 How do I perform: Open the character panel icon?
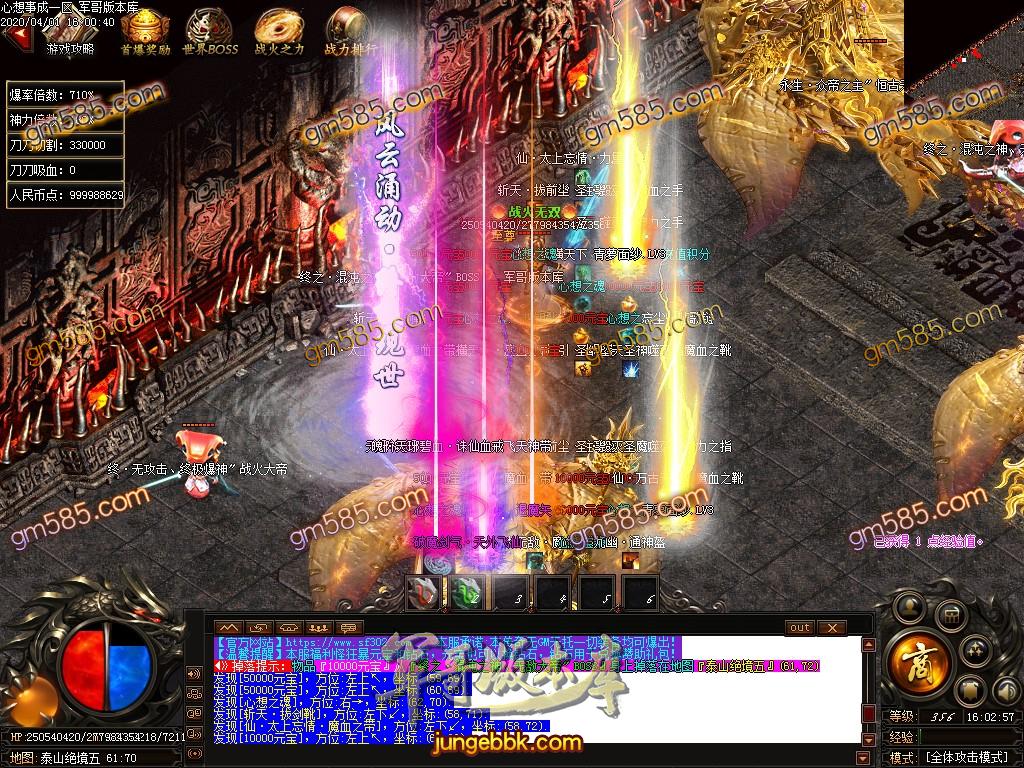pos(910,605)
